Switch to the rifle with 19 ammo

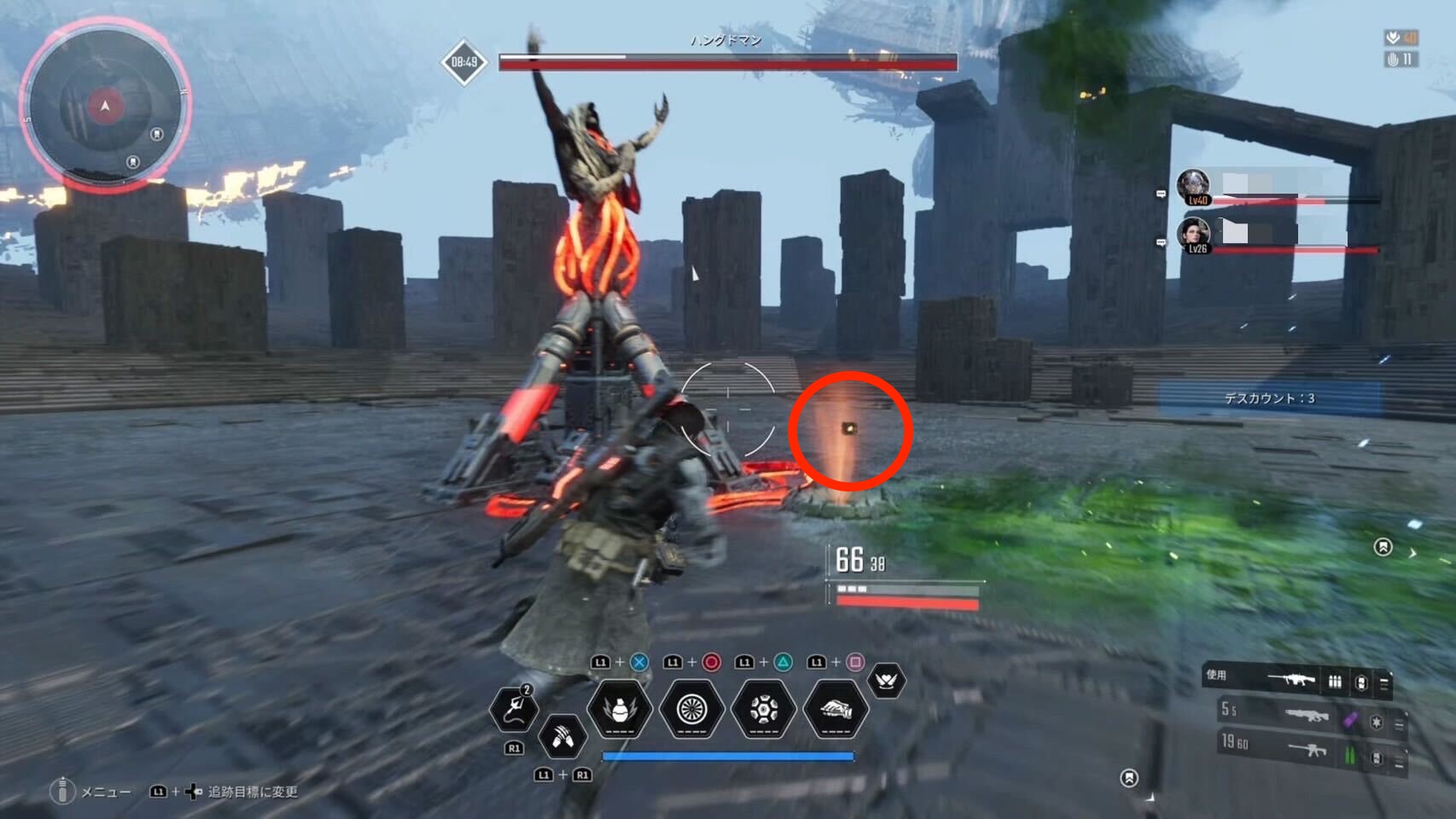[1305, 748]
